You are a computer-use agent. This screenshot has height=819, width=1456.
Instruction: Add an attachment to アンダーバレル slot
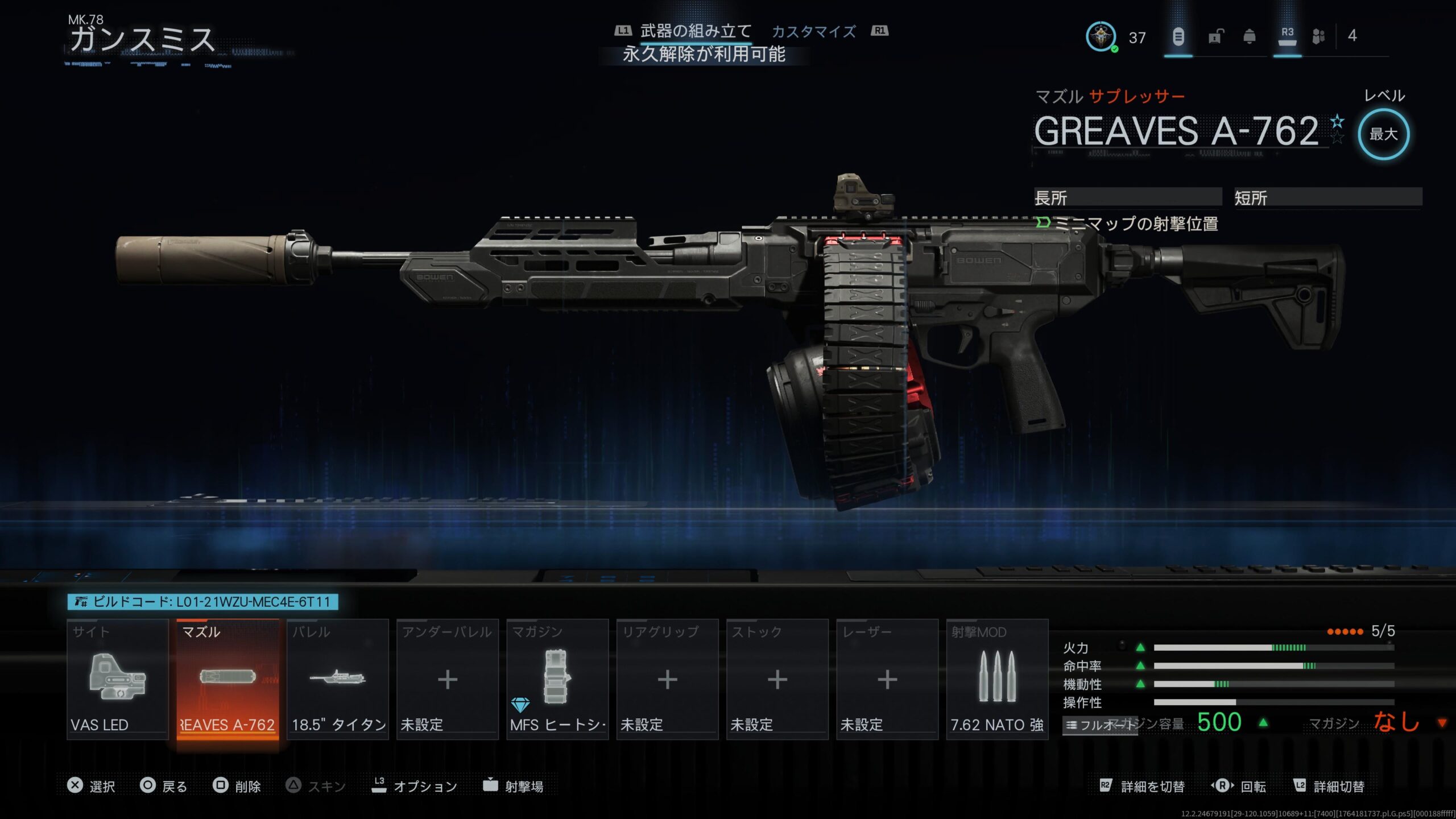point(448,679)
